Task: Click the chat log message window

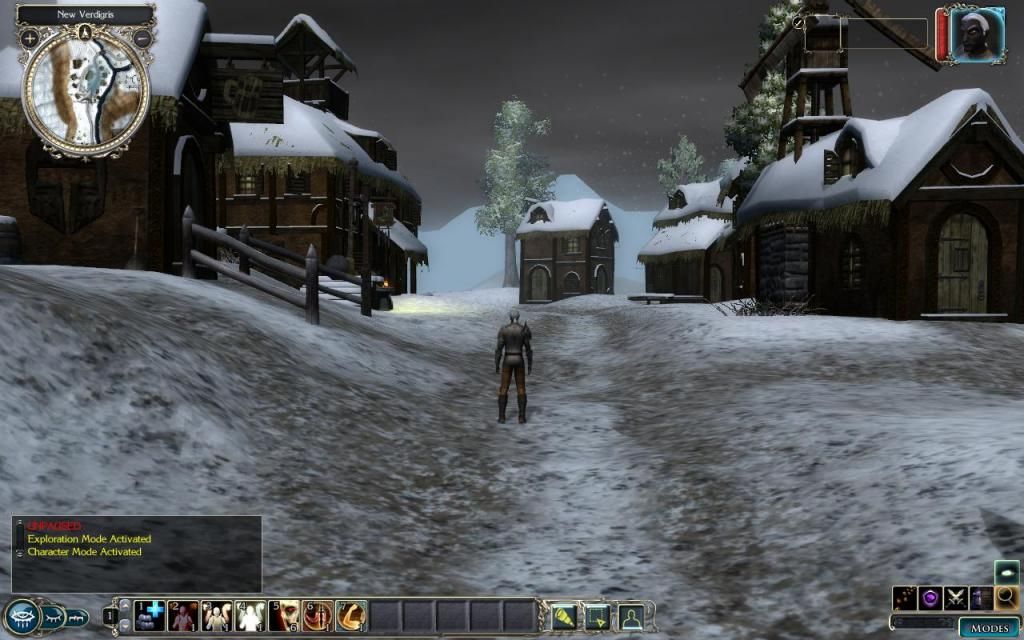Action: coord(137,553)
